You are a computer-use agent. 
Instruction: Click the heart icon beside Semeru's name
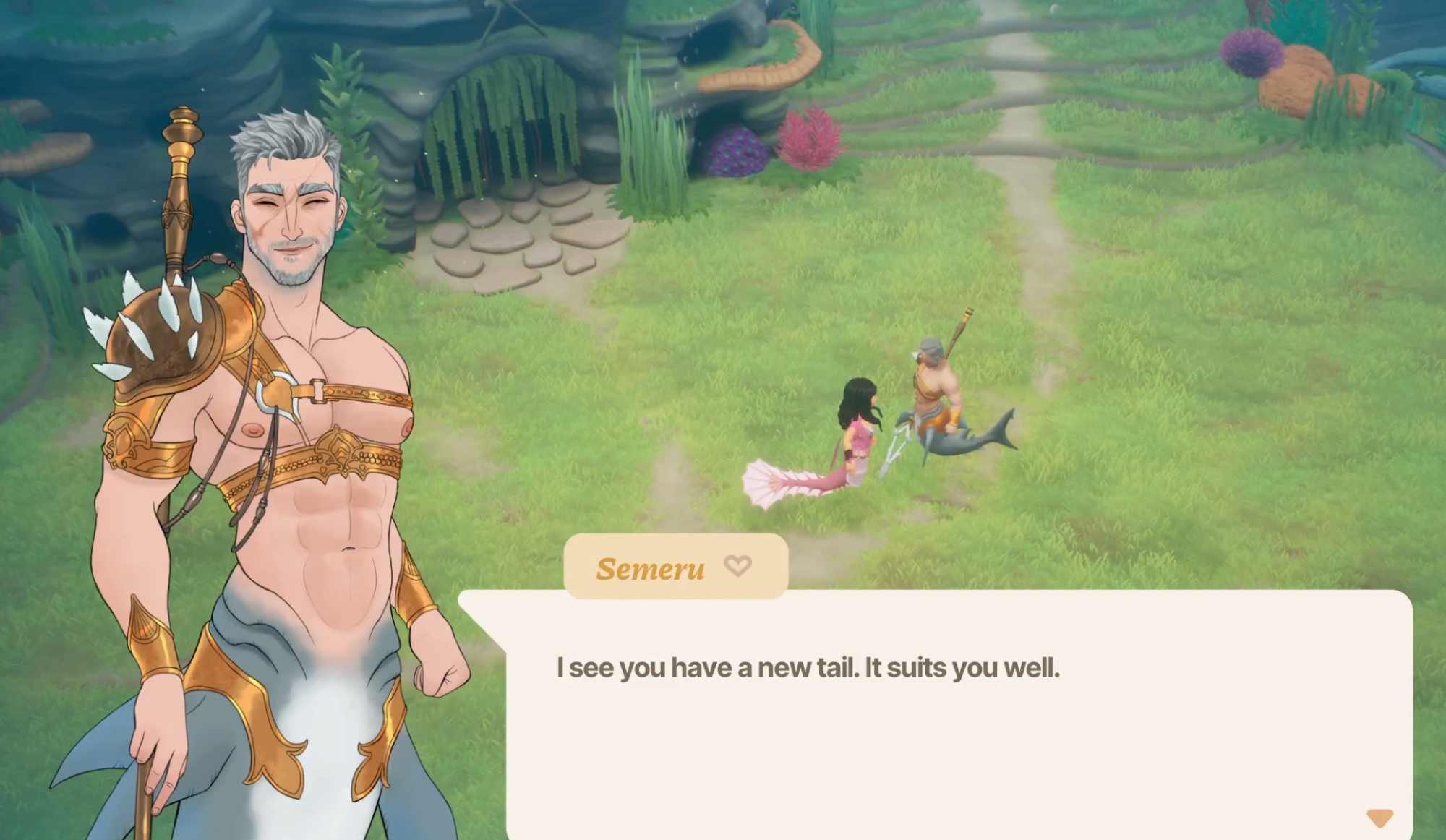(x=737, y=566)
